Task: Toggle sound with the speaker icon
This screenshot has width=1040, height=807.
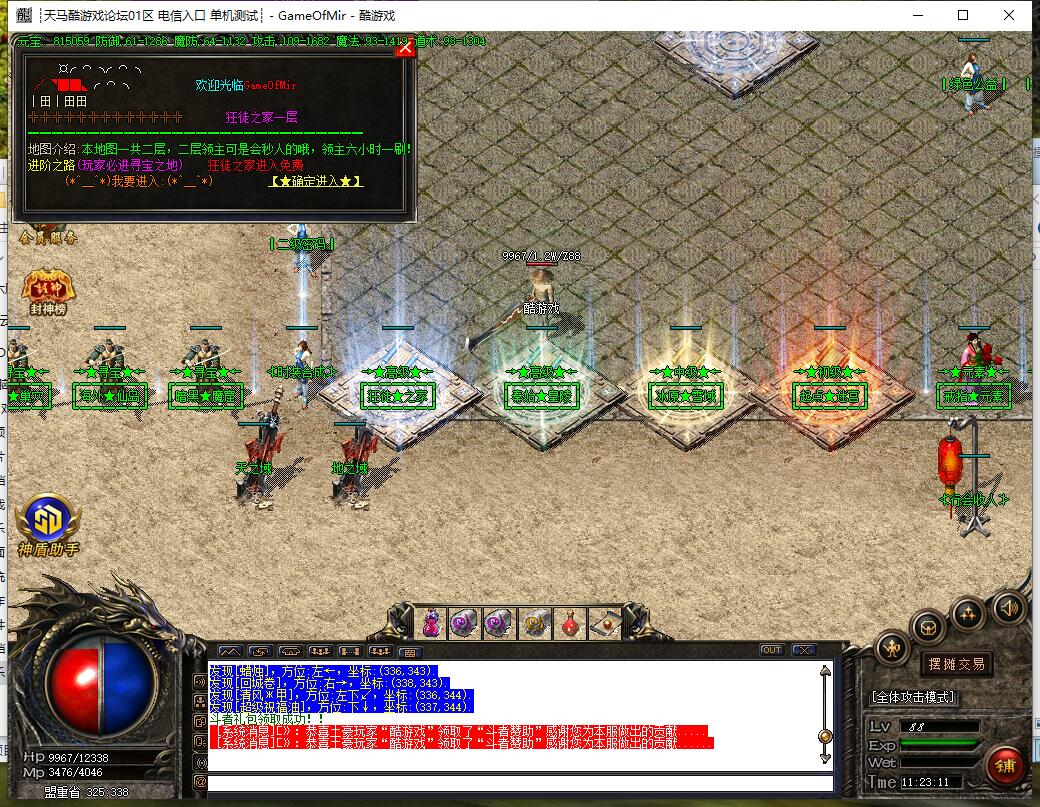Action: (x=1008, y=606)
